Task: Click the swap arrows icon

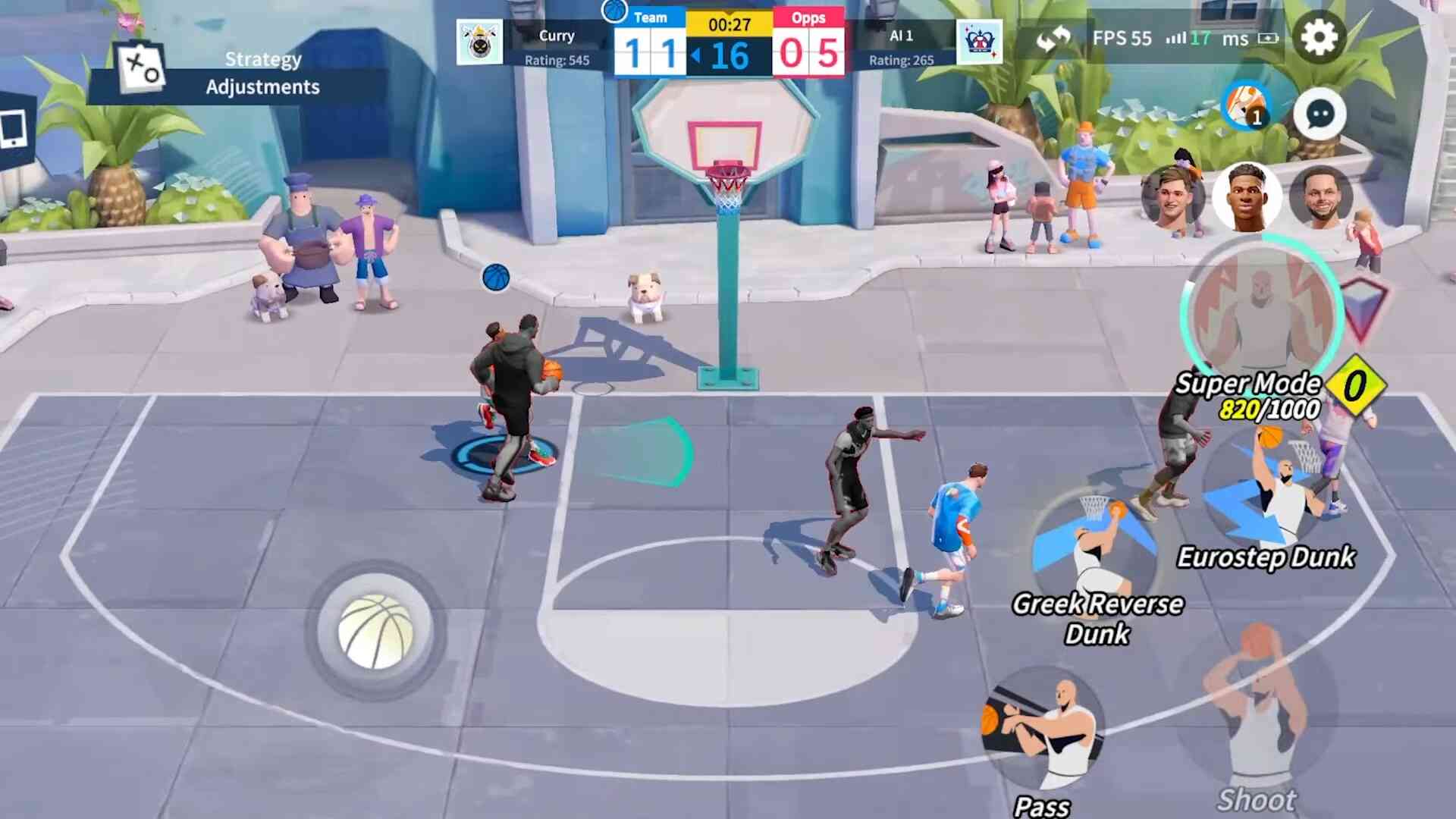Action: coord(1053,38)
